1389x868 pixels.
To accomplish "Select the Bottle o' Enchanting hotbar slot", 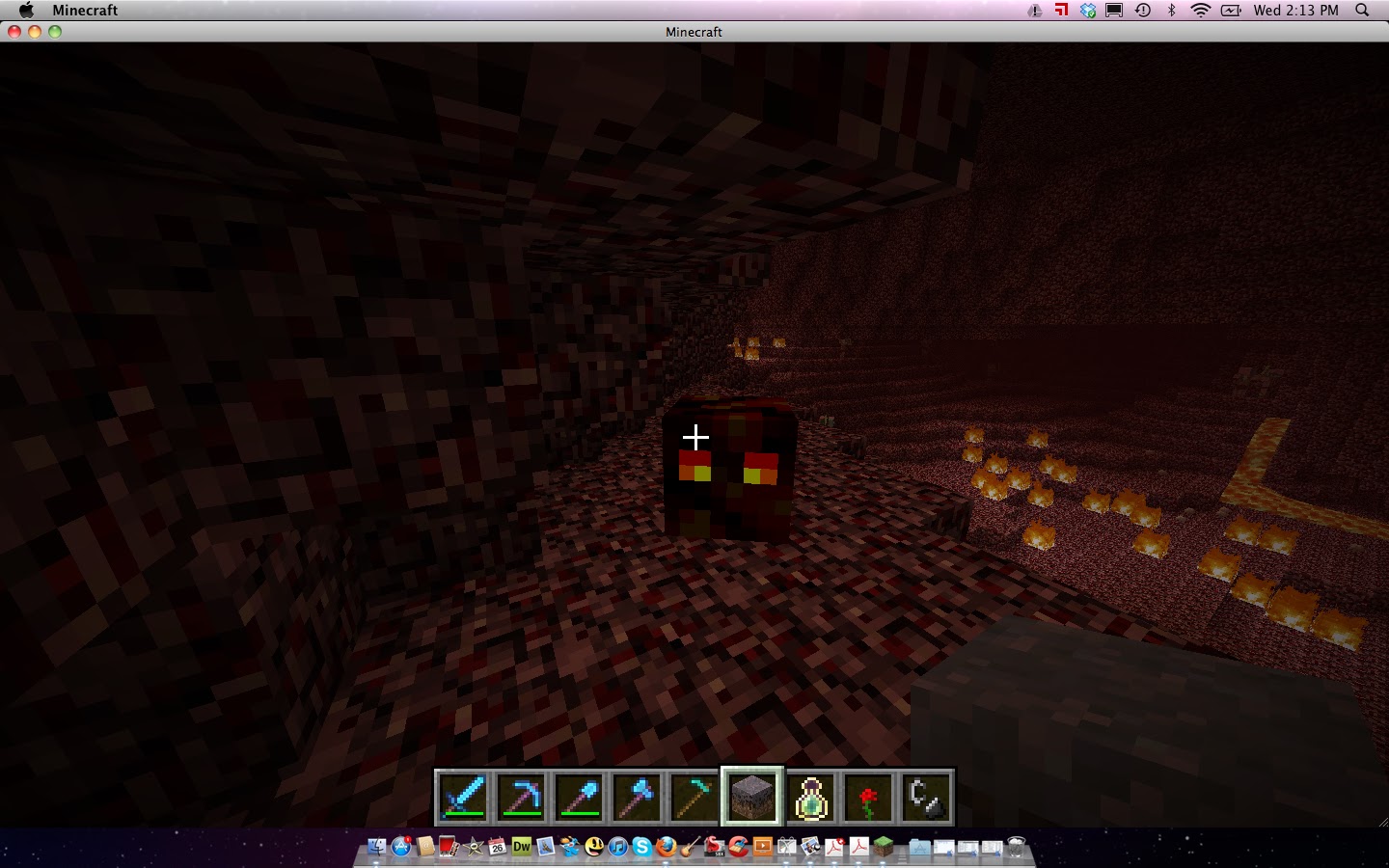I will point(810,796).
